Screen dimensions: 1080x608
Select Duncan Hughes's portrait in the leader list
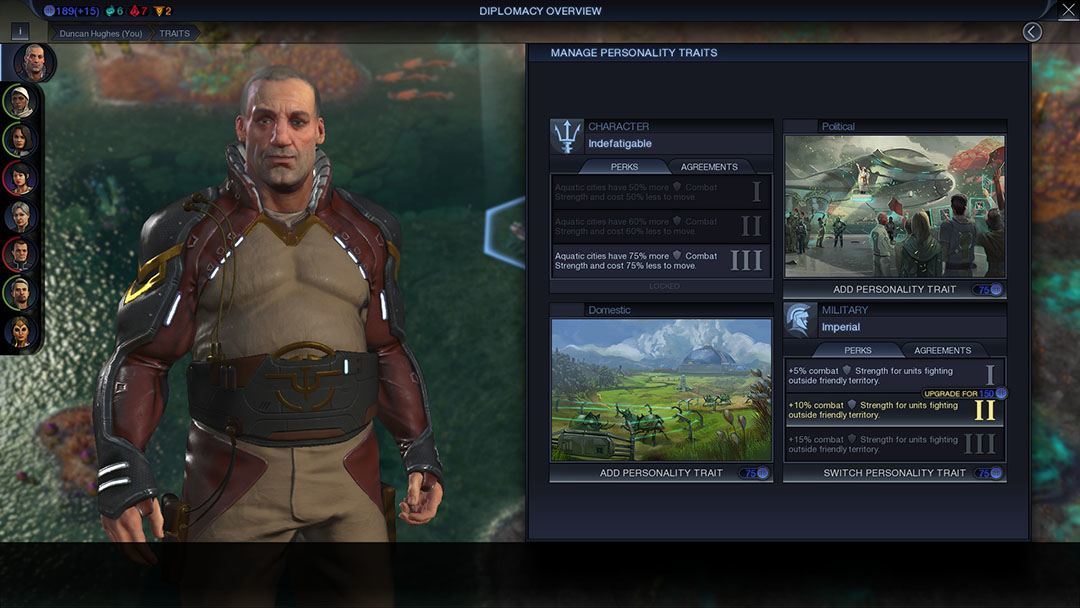35,62
